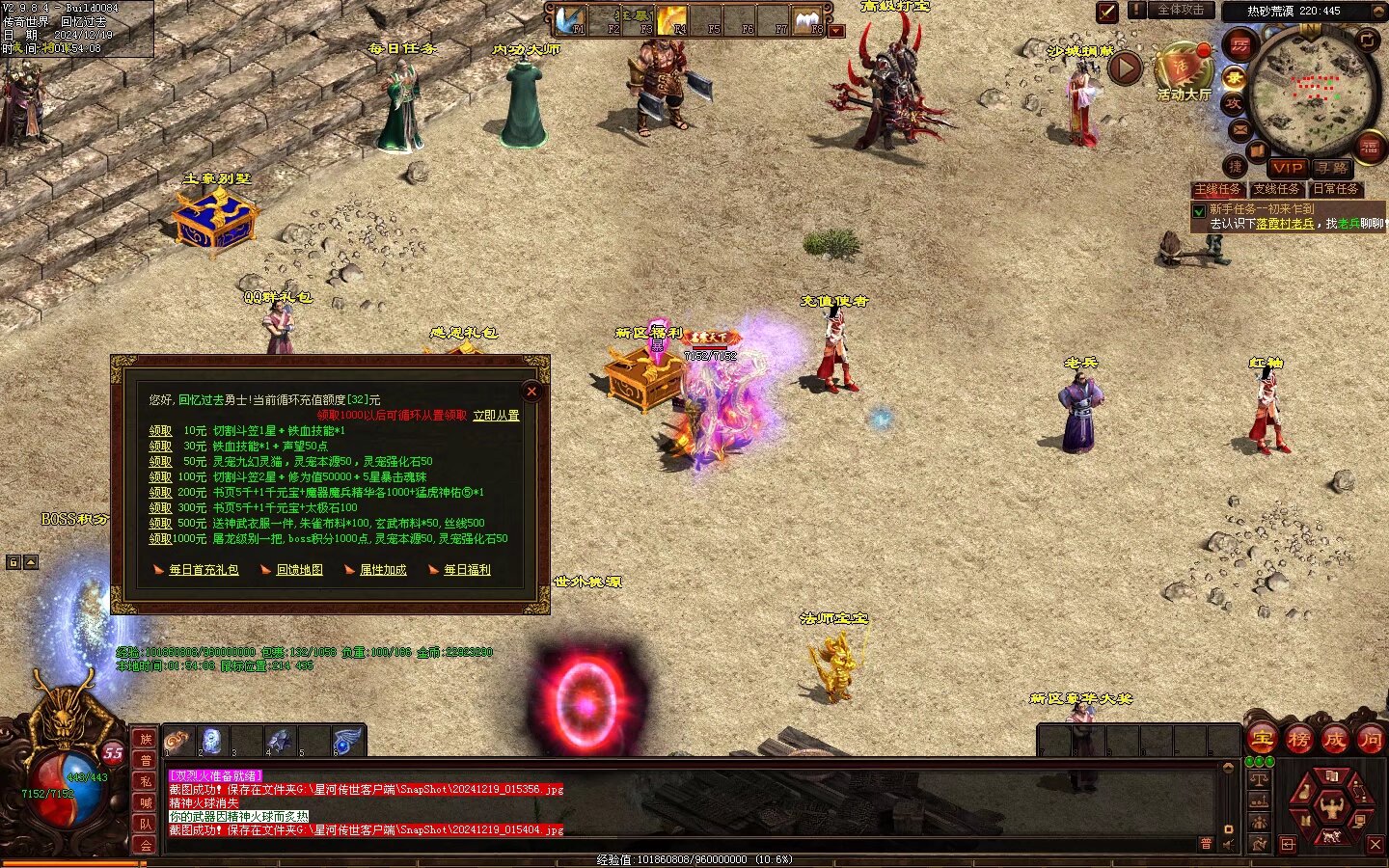Open the 榜 rankings button

[1299, 740]
